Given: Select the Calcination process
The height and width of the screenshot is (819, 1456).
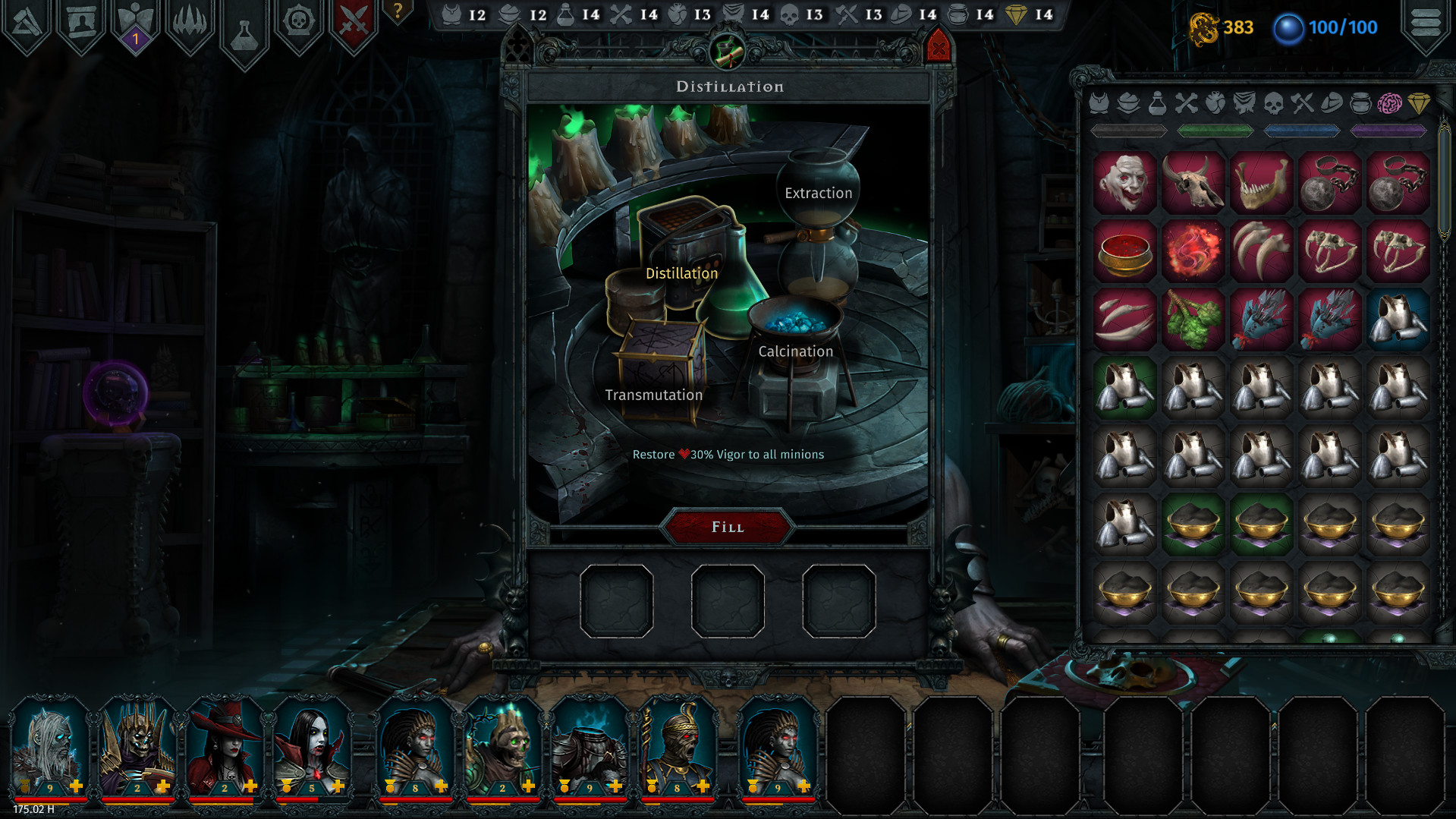Looking at the screenshot, I should (794, 351).
